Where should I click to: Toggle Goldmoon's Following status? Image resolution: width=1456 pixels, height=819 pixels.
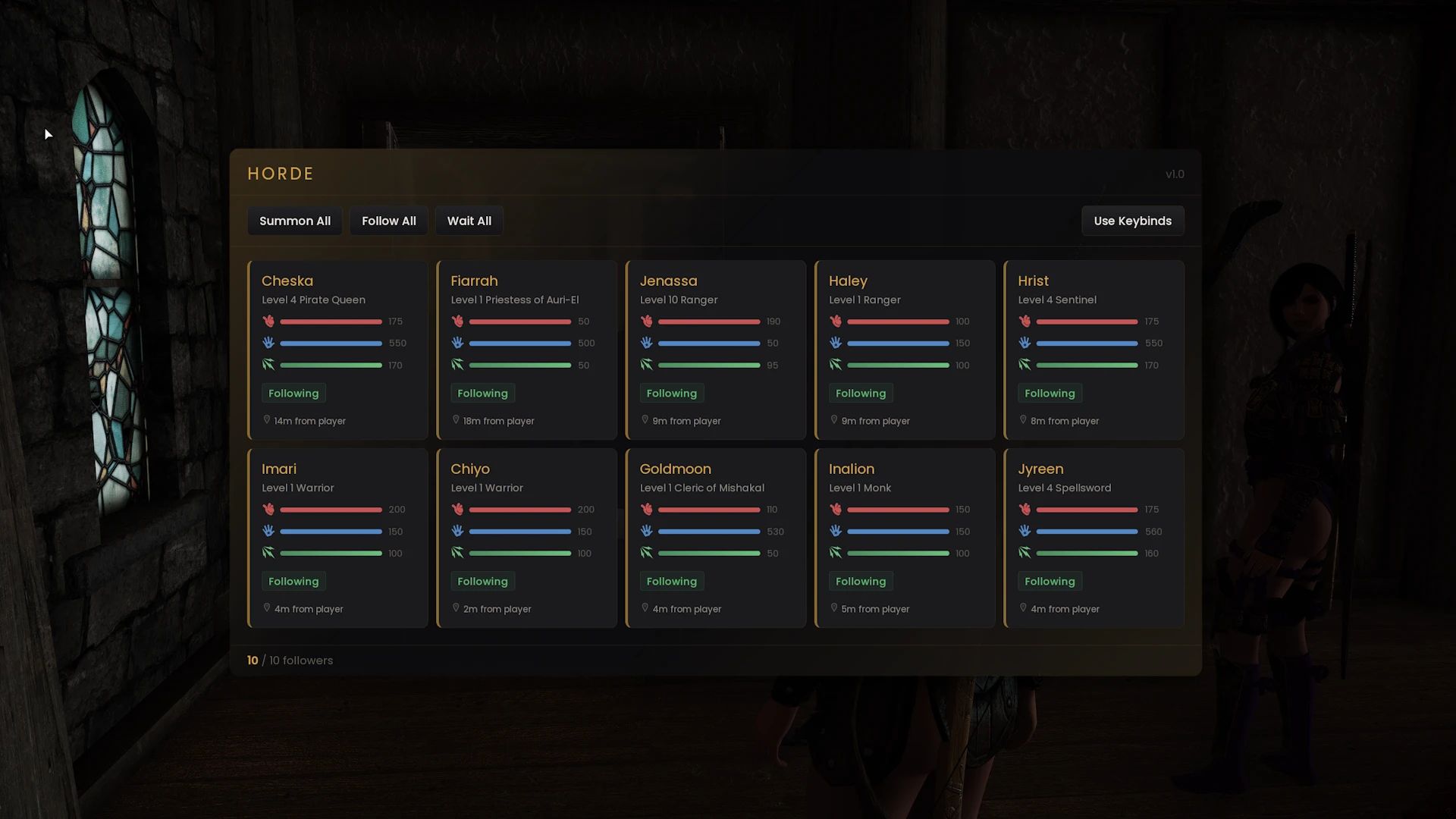[x=672, y=581]
